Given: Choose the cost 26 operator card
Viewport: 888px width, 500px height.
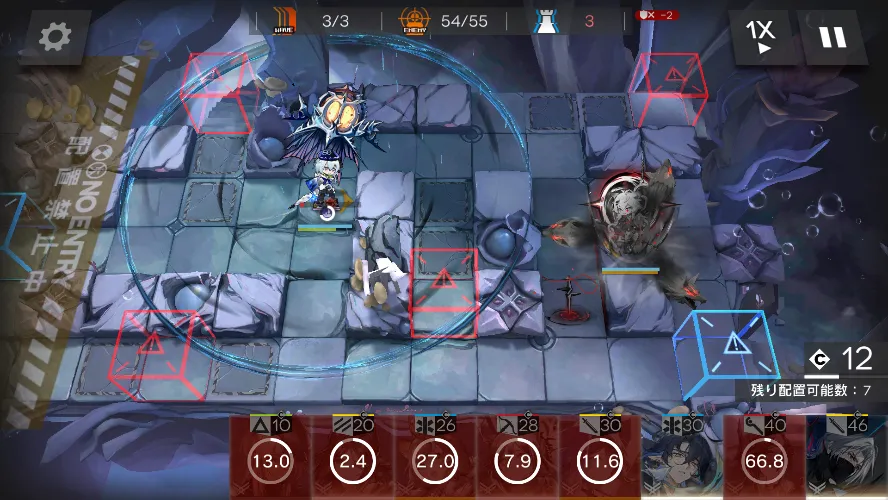Looking at the screenshot, I should pos(434,458).
